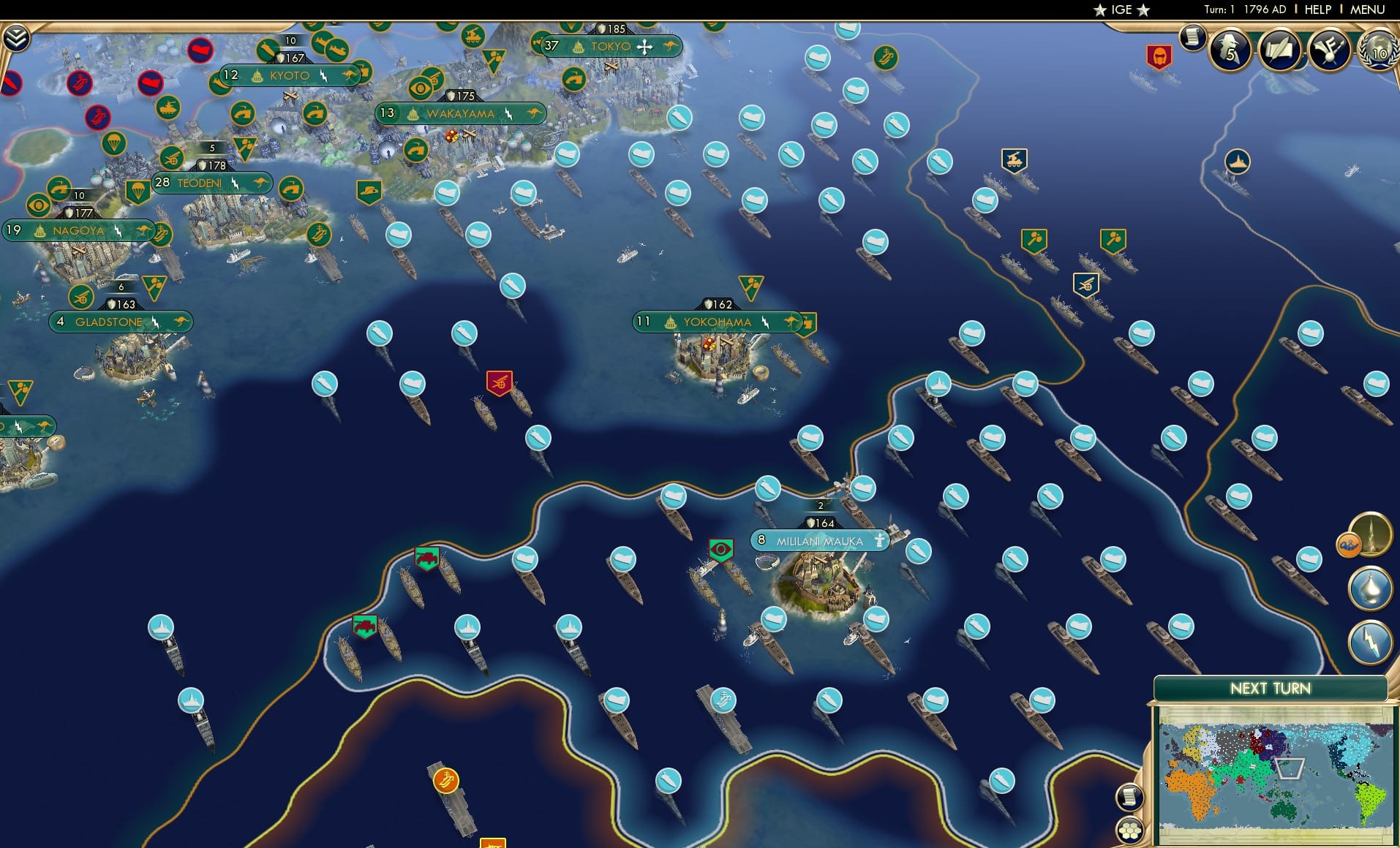Screen dimensions: 1400x848
Task: Open map options via the scroll beside the minimap
Action: pos(1131,797)
